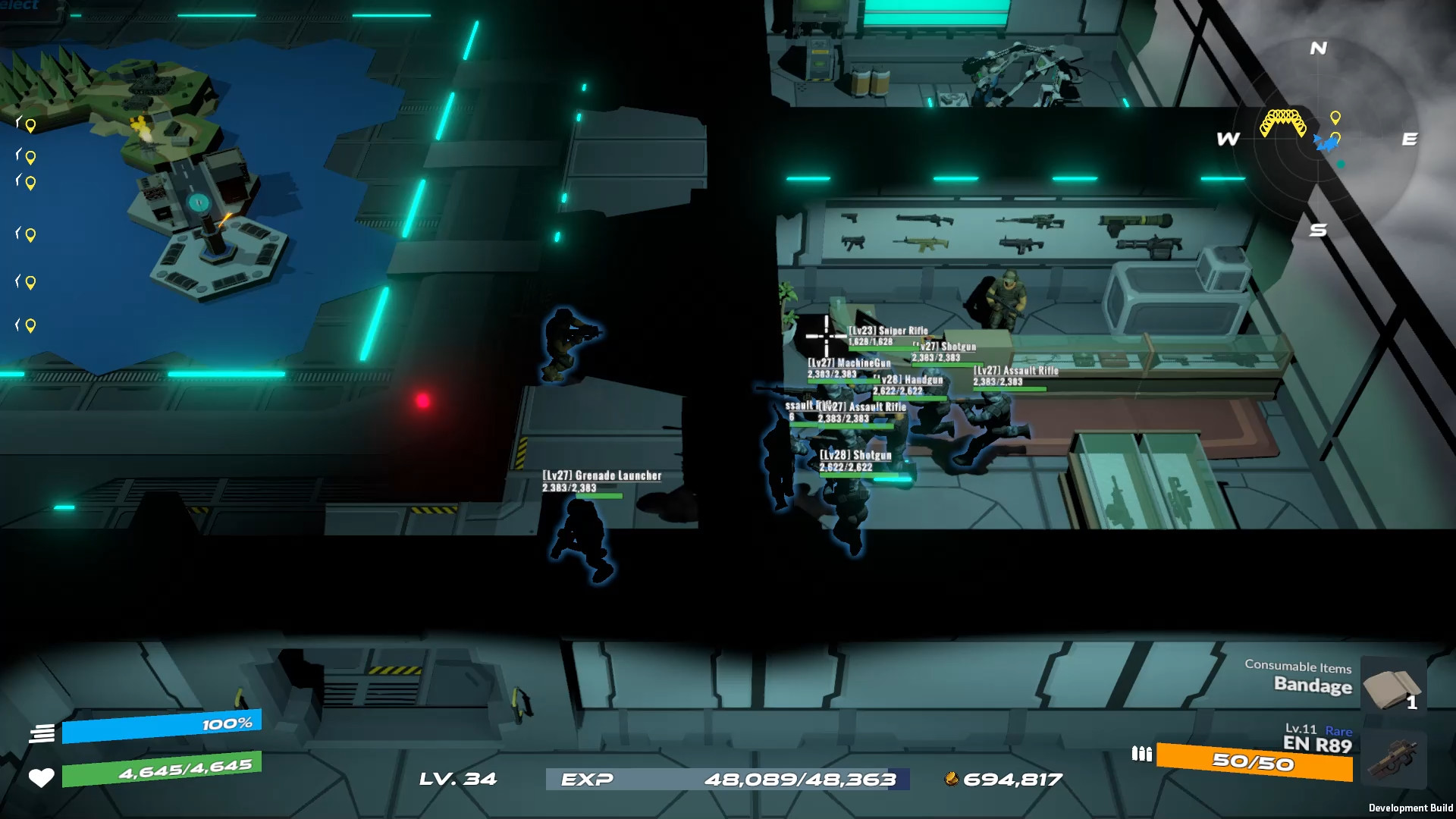Toggle the topmost yellow waypoint pin
This screenshot has height=819, width=1456.
click(29, 125)
